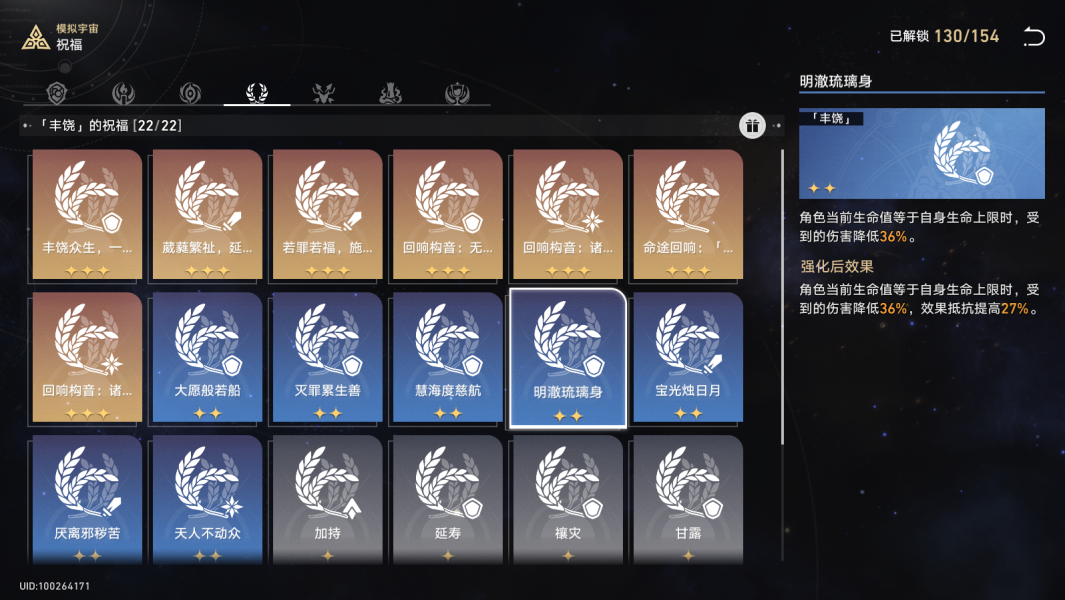1065x600 pixels.
Task: Switch to the trophy-cup path tab
Action: [457, 94]
